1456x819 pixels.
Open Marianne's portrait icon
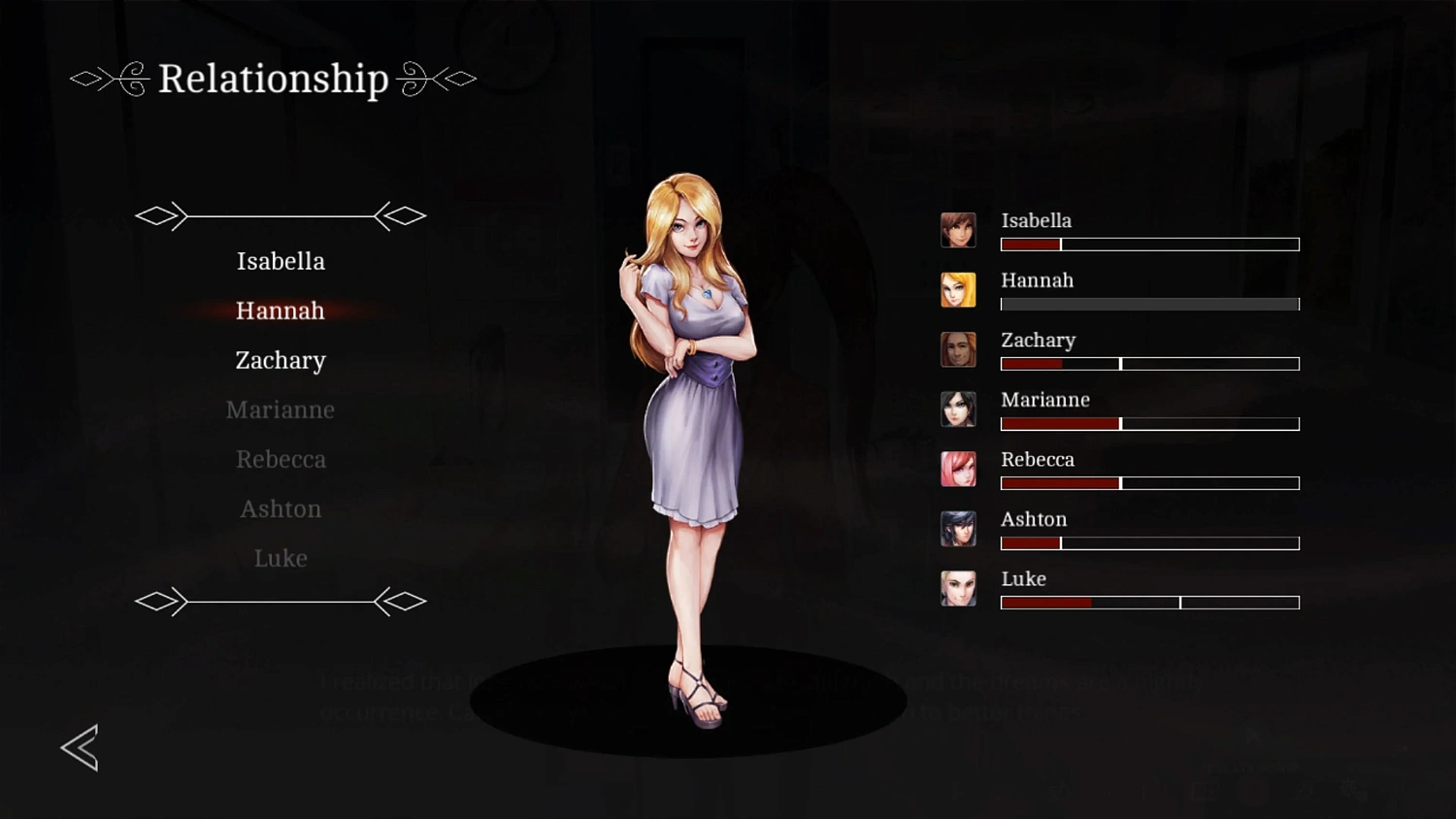[958, 409]
